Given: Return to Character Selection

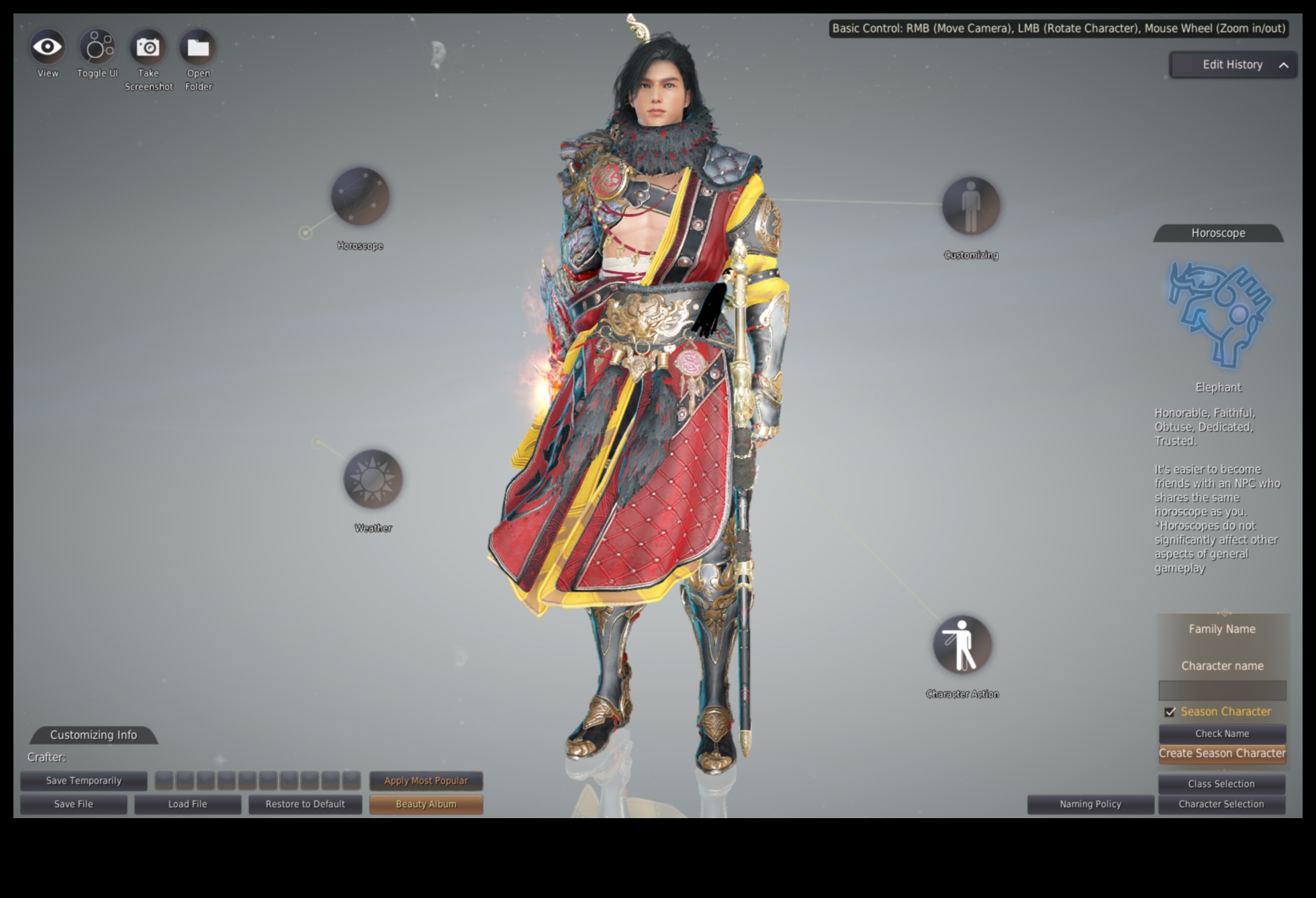Looking at the screenshot, I should click(x=1221, y=804).
